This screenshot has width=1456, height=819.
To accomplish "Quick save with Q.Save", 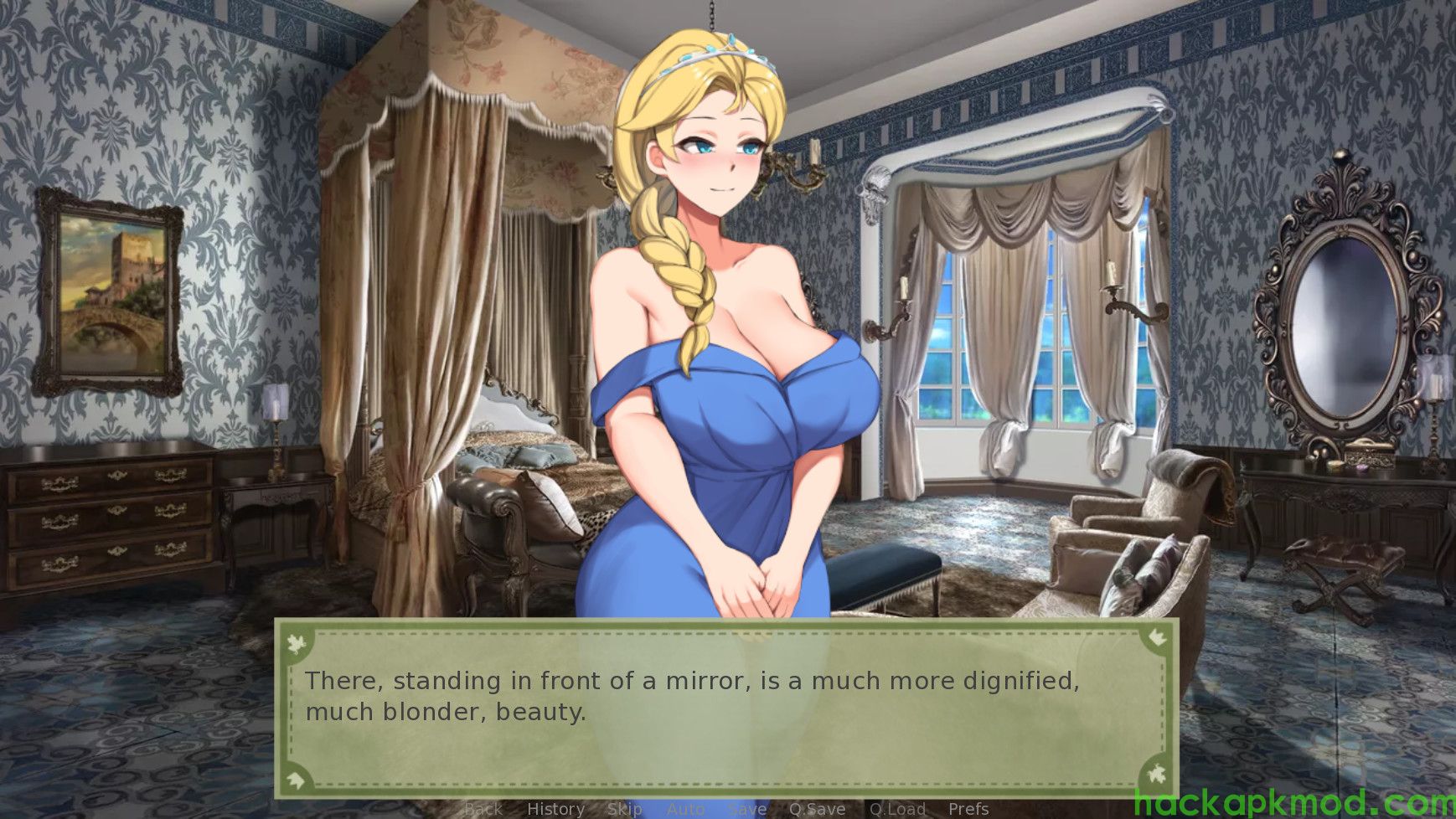I will (817, 809).
